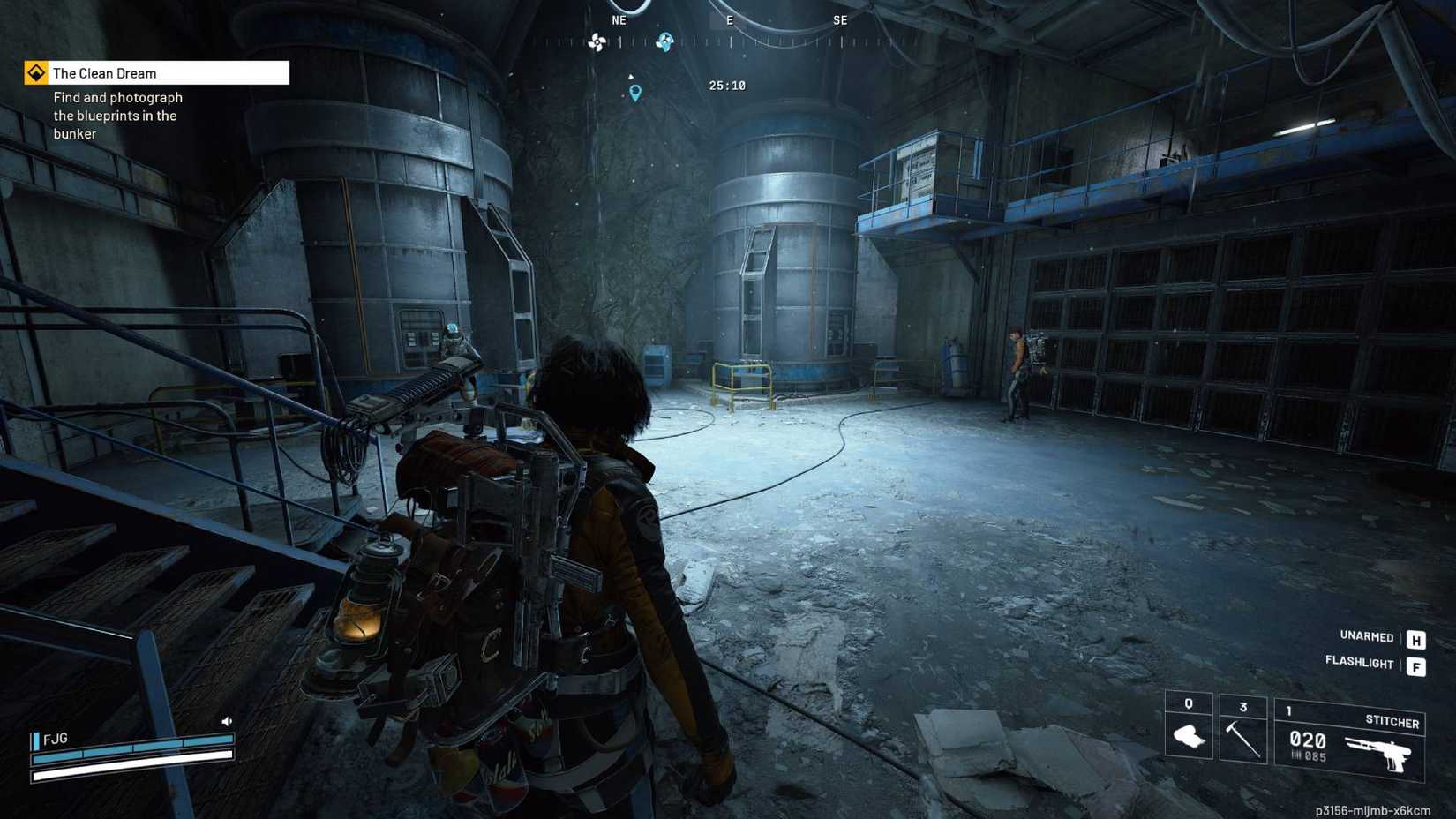This screenshot has width=1456, height=819.
Task: Click the fan icon on the compass bar
Action: 597,41
